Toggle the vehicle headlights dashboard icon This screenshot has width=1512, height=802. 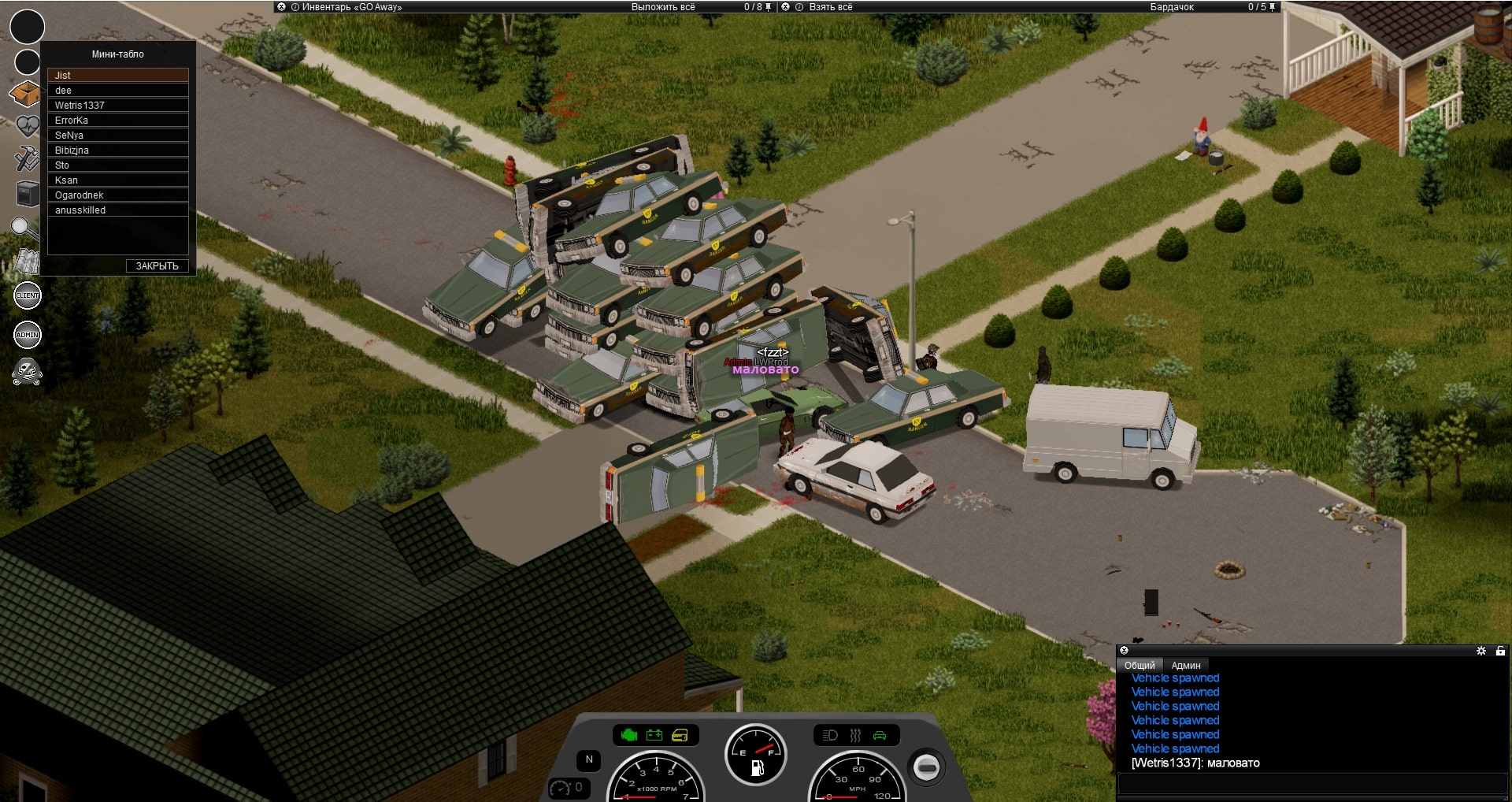(x=830, y=736)
